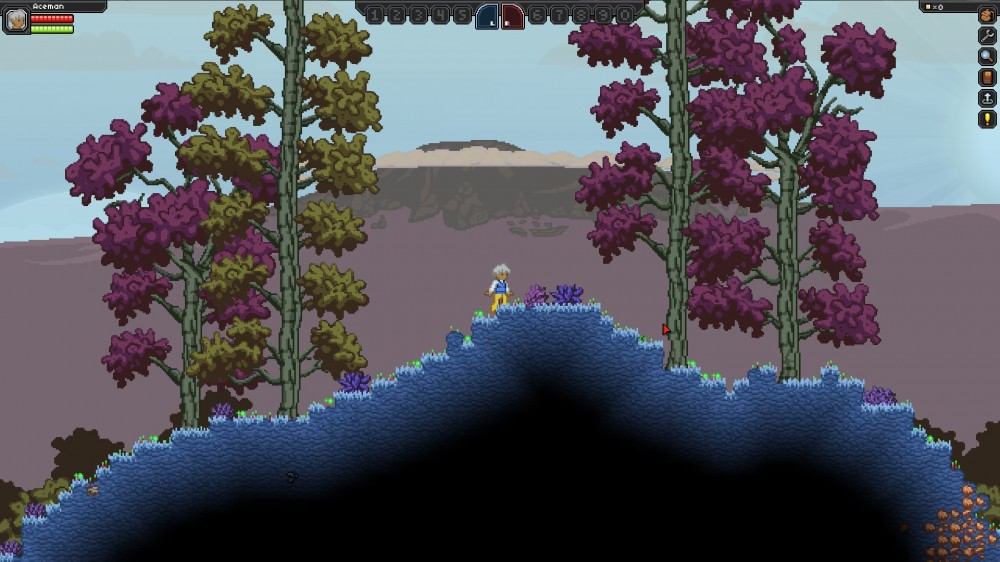This screenshot has height=562, width=1000.
Task: Pick hotbar slot number 0
Action: [x=625, y=15]
